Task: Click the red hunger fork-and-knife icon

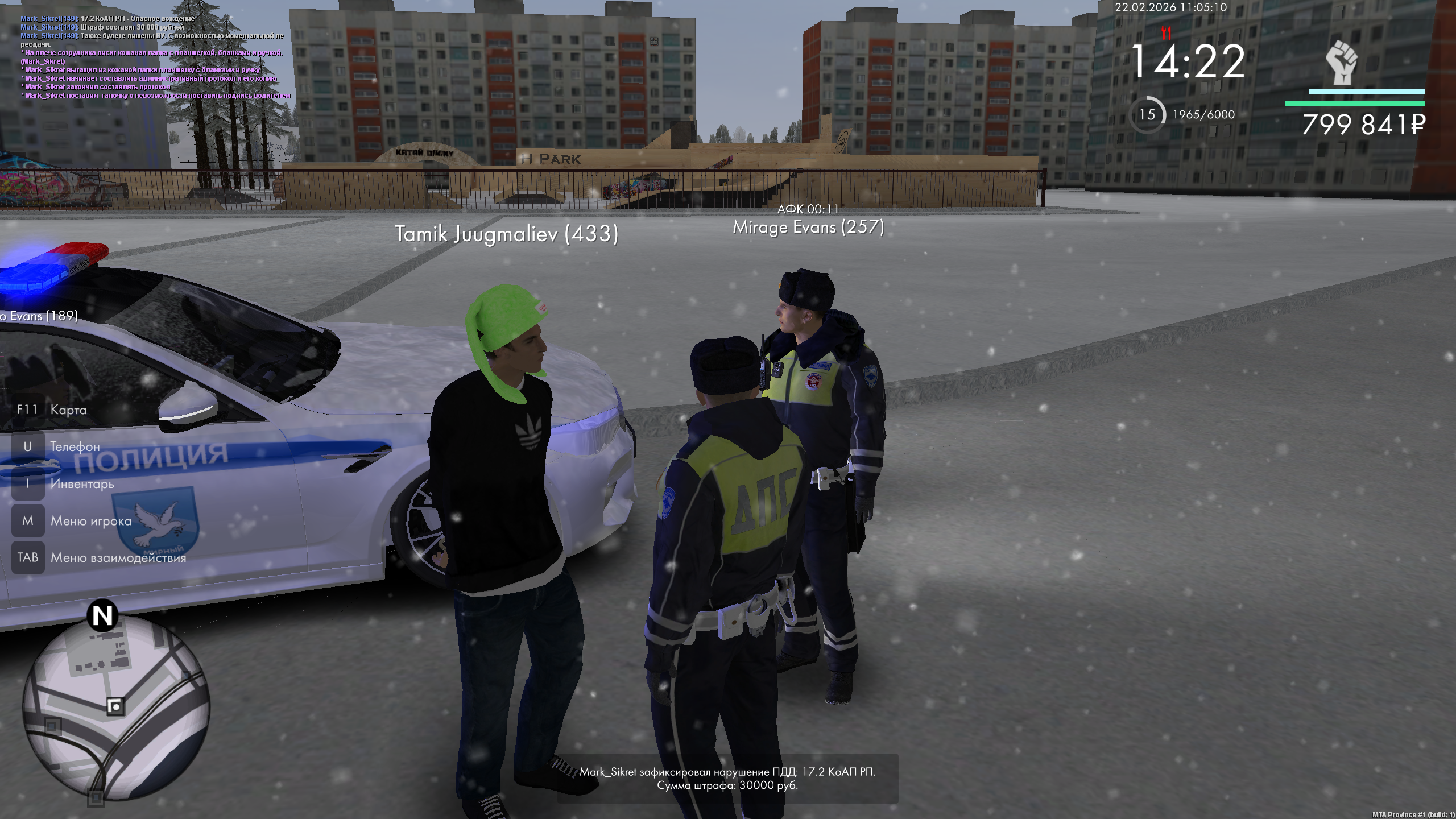Action: click(1166, 33)
